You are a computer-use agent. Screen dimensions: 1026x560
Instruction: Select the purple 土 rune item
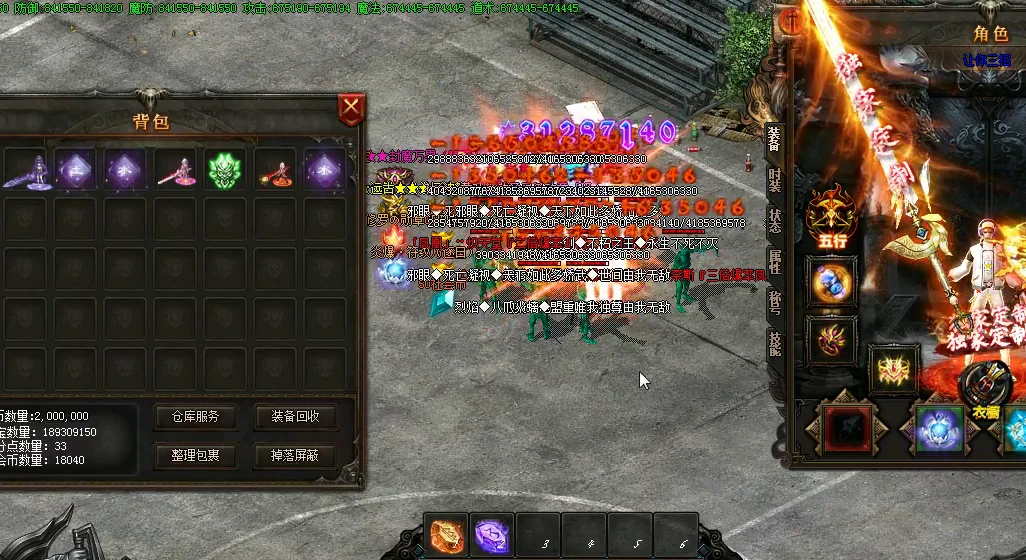tap(75, 170)
